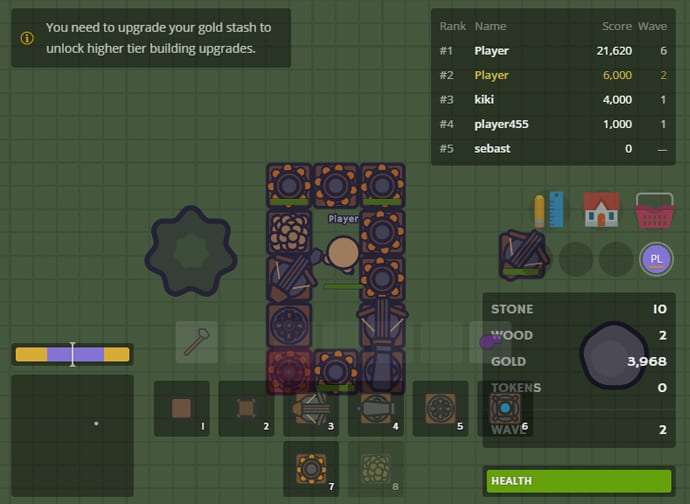Screen dimensions: 690x504
Task: Select the PL party member avatar
Action: 656,259
